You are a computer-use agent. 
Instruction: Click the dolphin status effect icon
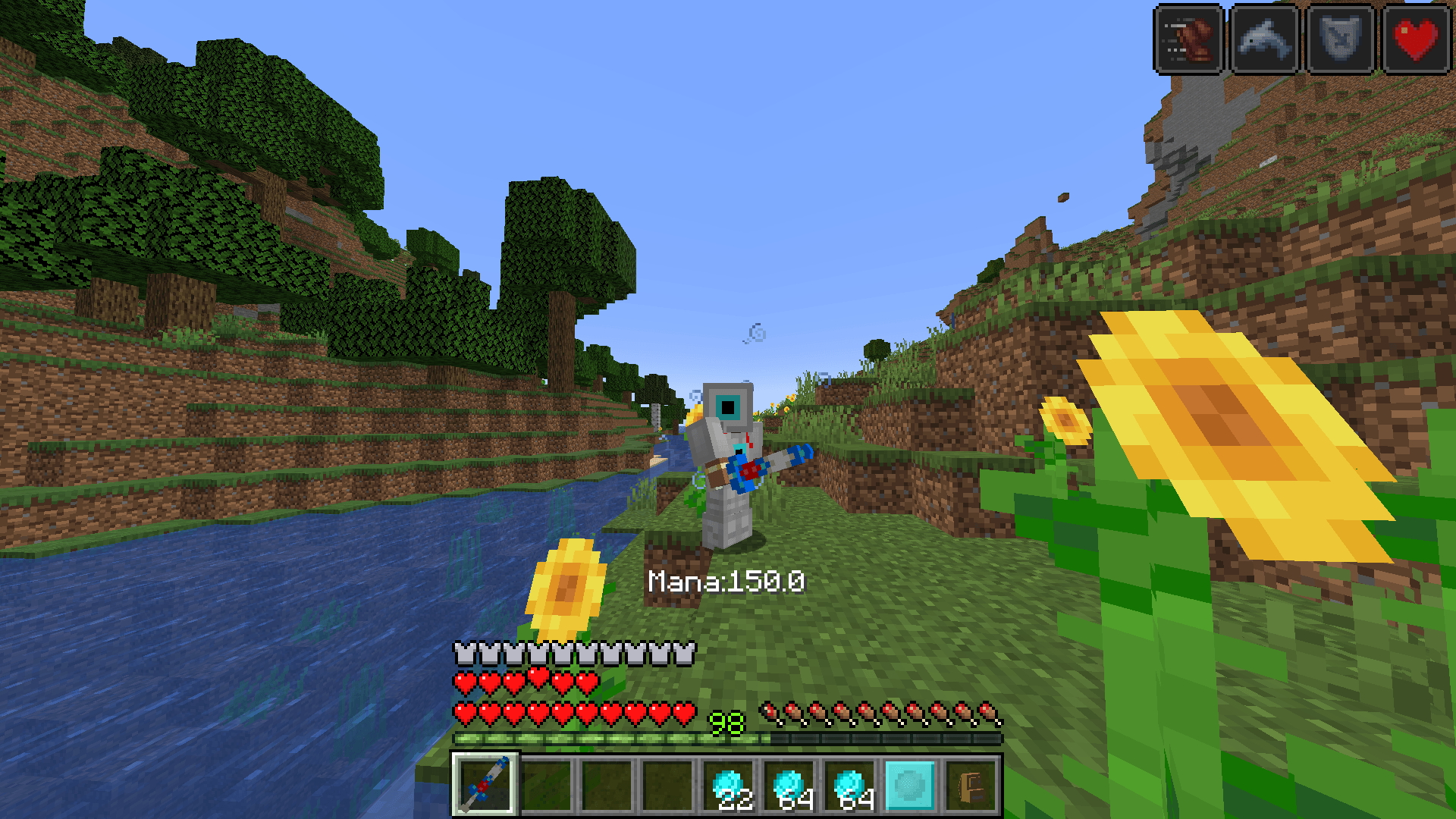pyautogui.click(x=1263, y=39)
